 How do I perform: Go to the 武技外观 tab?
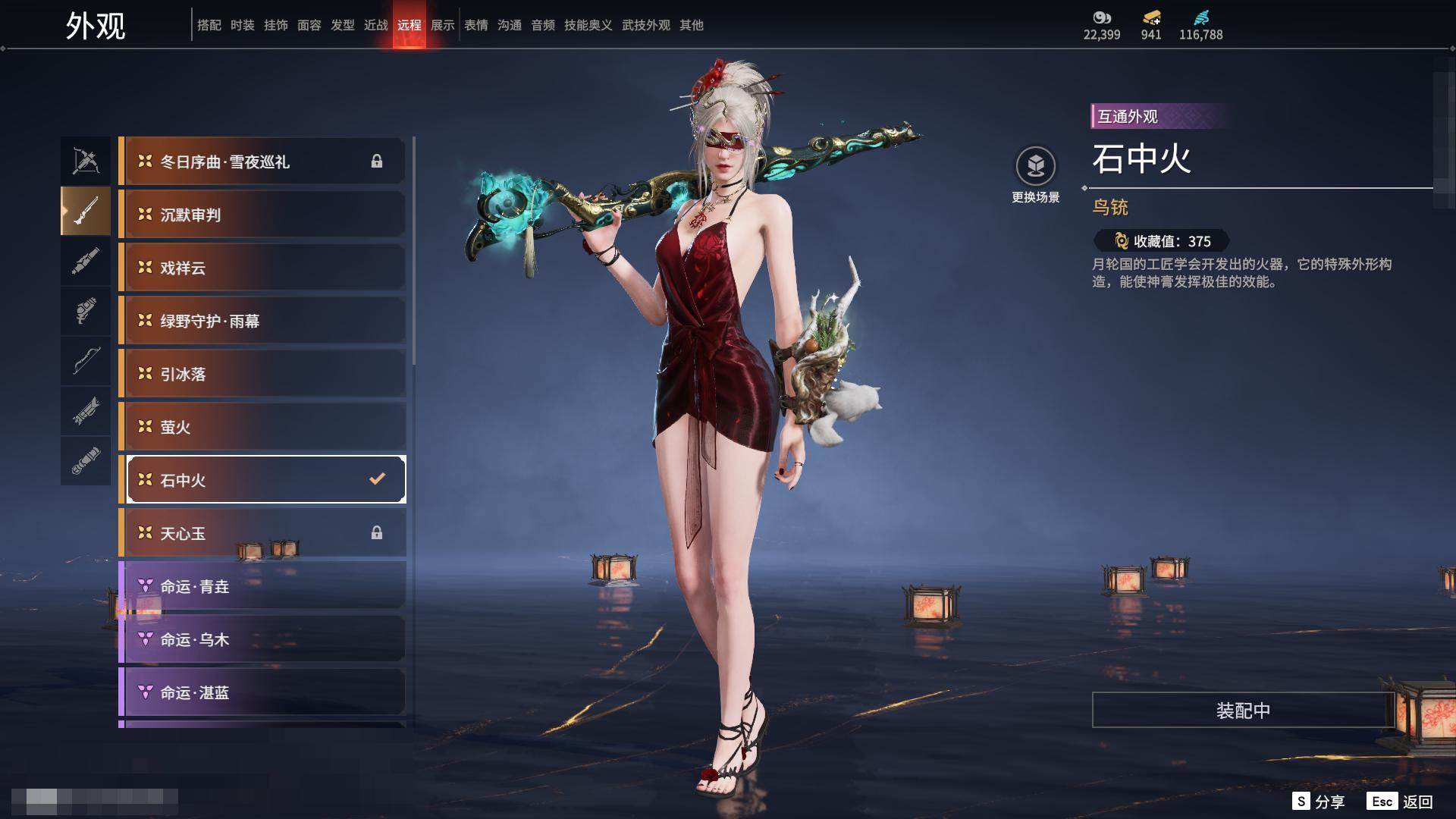click(645, 25)
